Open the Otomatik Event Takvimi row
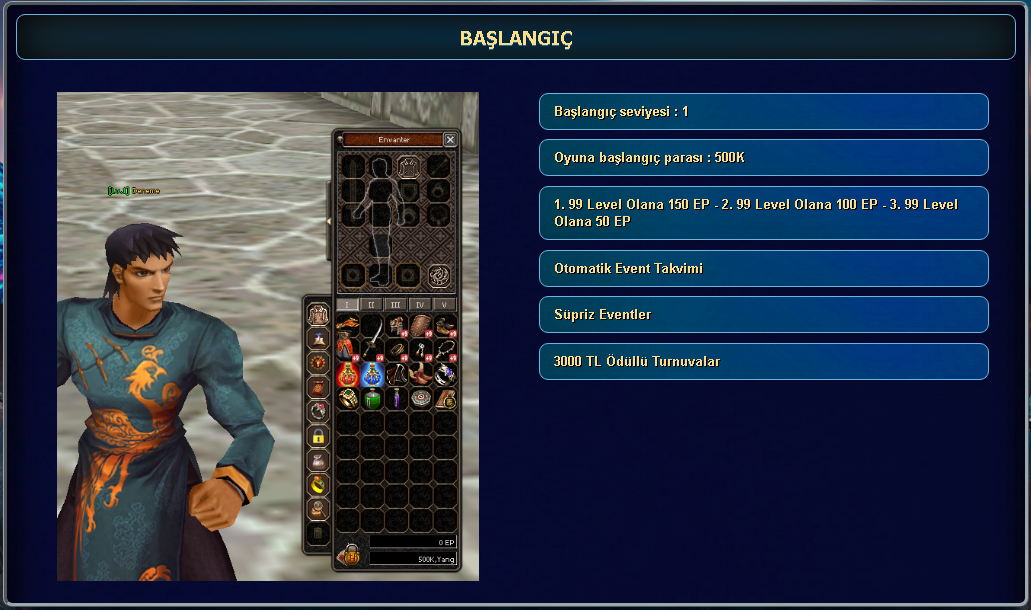Image resolution: width=1031 pixels, height=610 pixels. pyautogui.click(x=763, y=268)
